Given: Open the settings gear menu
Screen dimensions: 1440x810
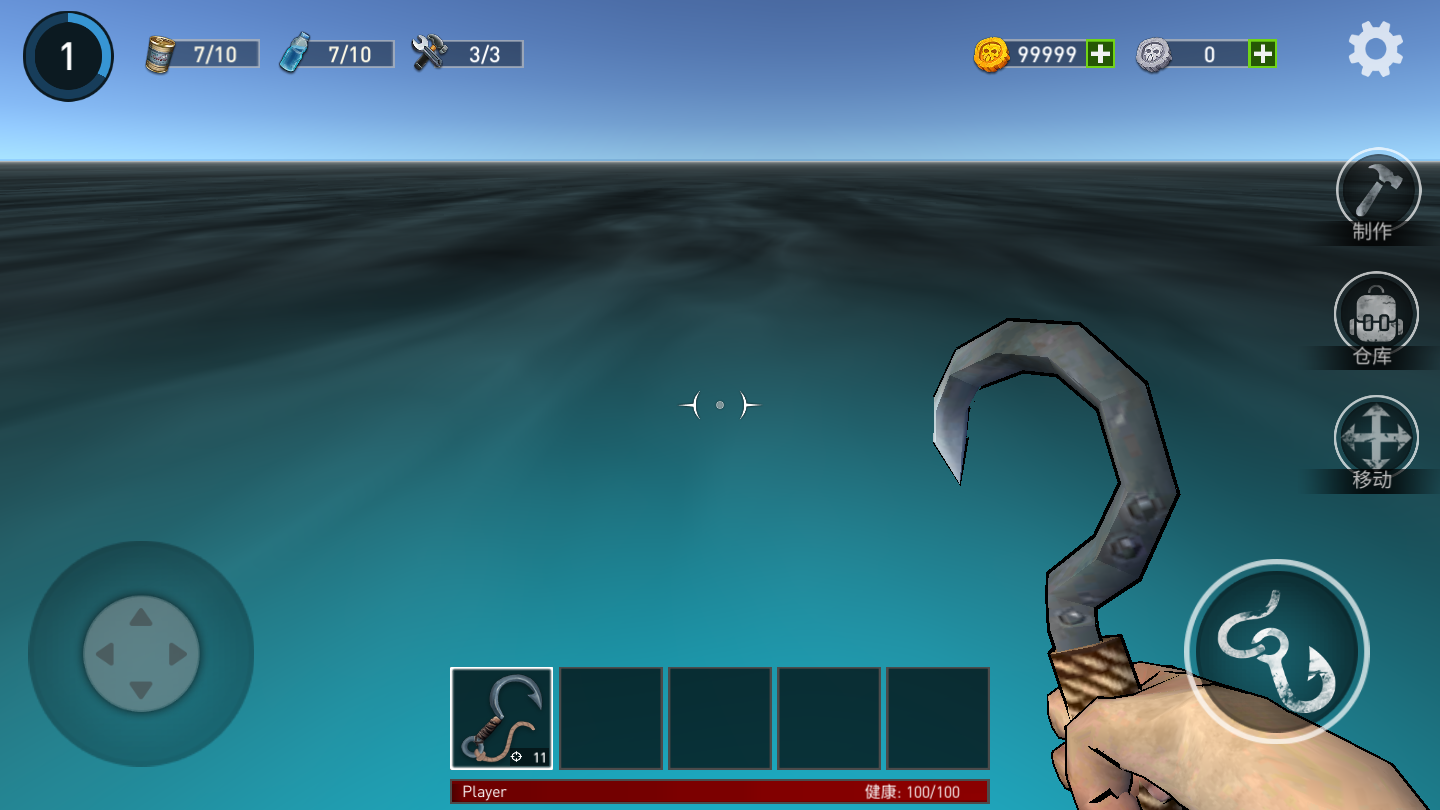Looking at the screenshot, I should 1375,50.
